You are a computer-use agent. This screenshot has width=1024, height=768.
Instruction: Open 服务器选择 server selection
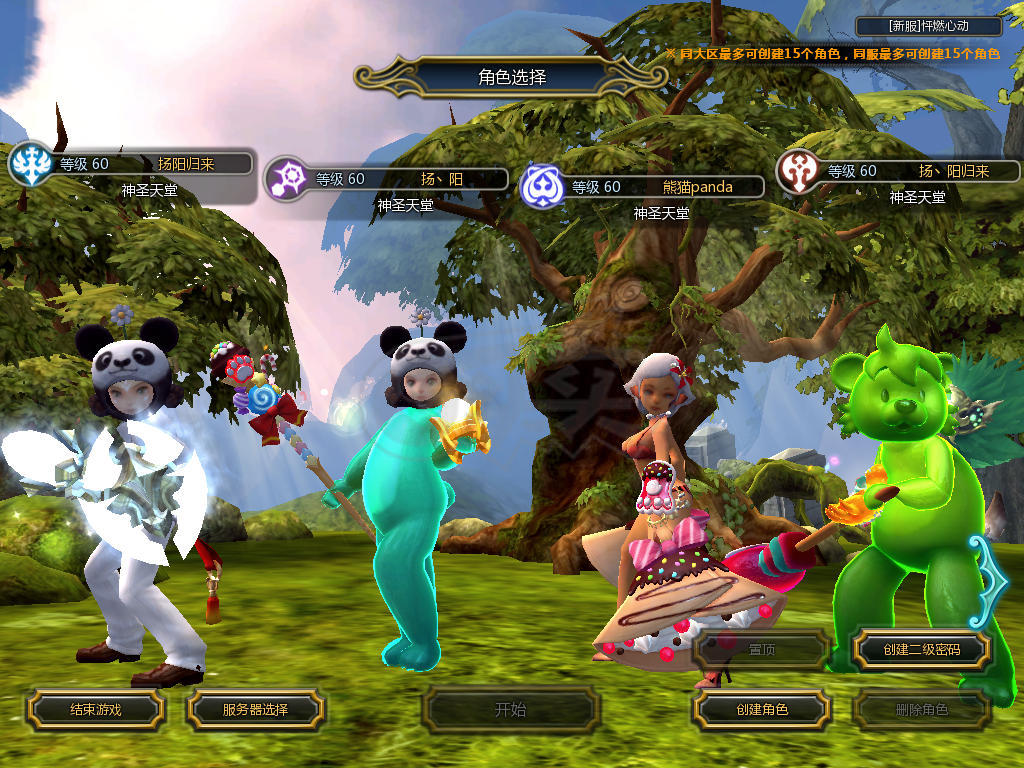click(x=255, y=710)
